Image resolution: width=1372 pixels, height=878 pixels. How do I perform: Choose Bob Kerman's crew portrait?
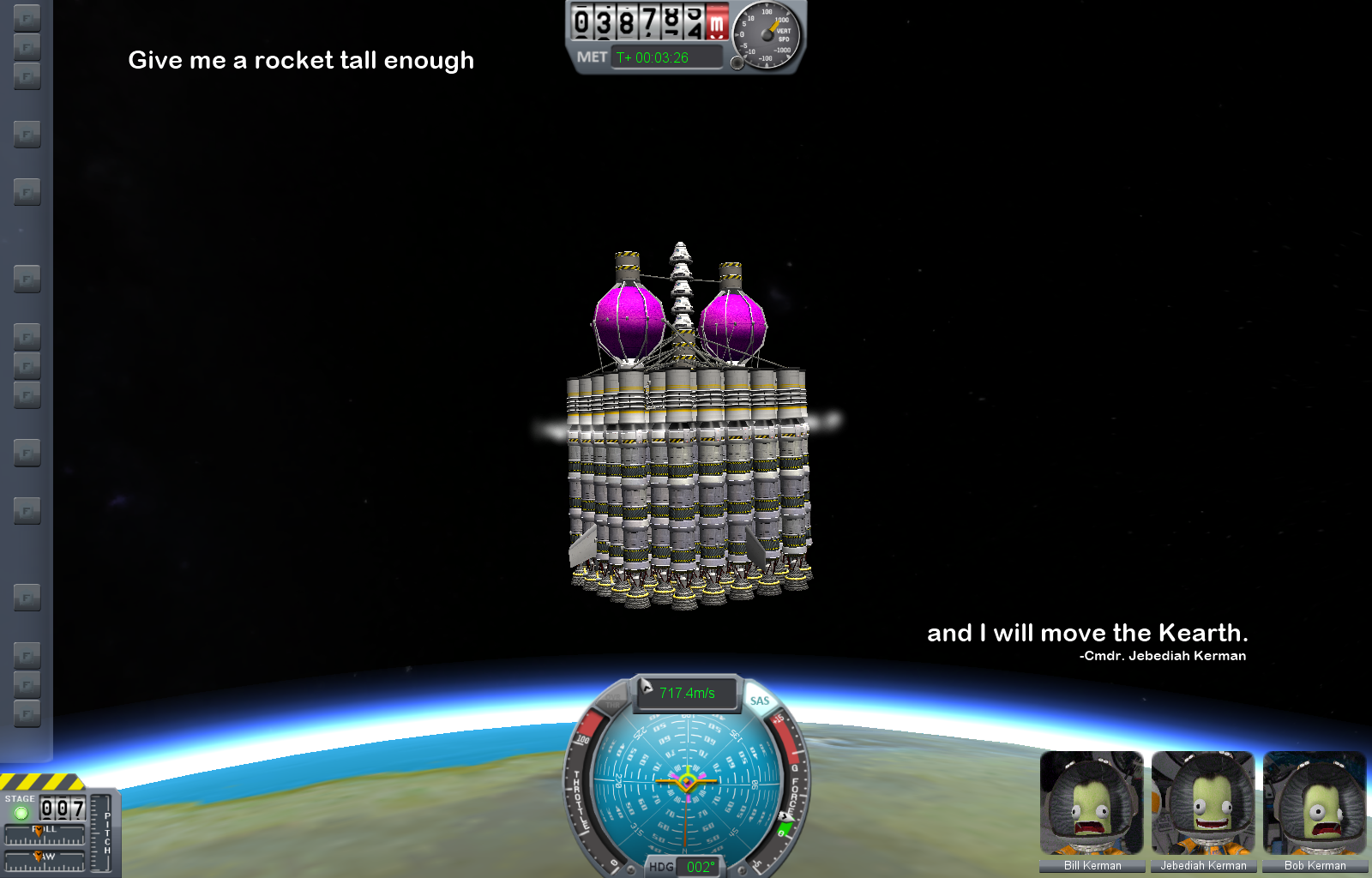click(x=1315, y=803)
